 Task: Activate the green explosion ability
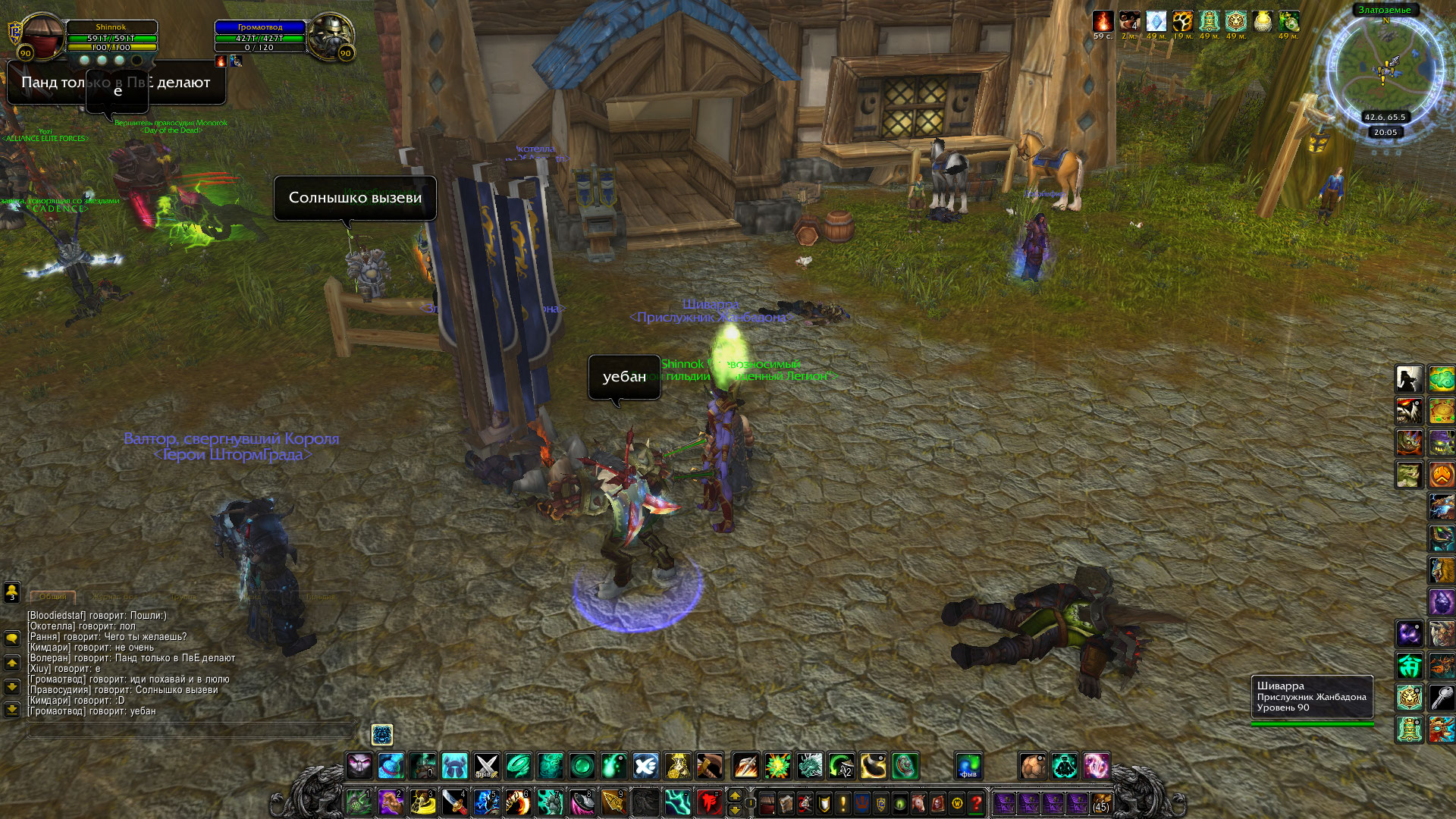tap(777, 766)
